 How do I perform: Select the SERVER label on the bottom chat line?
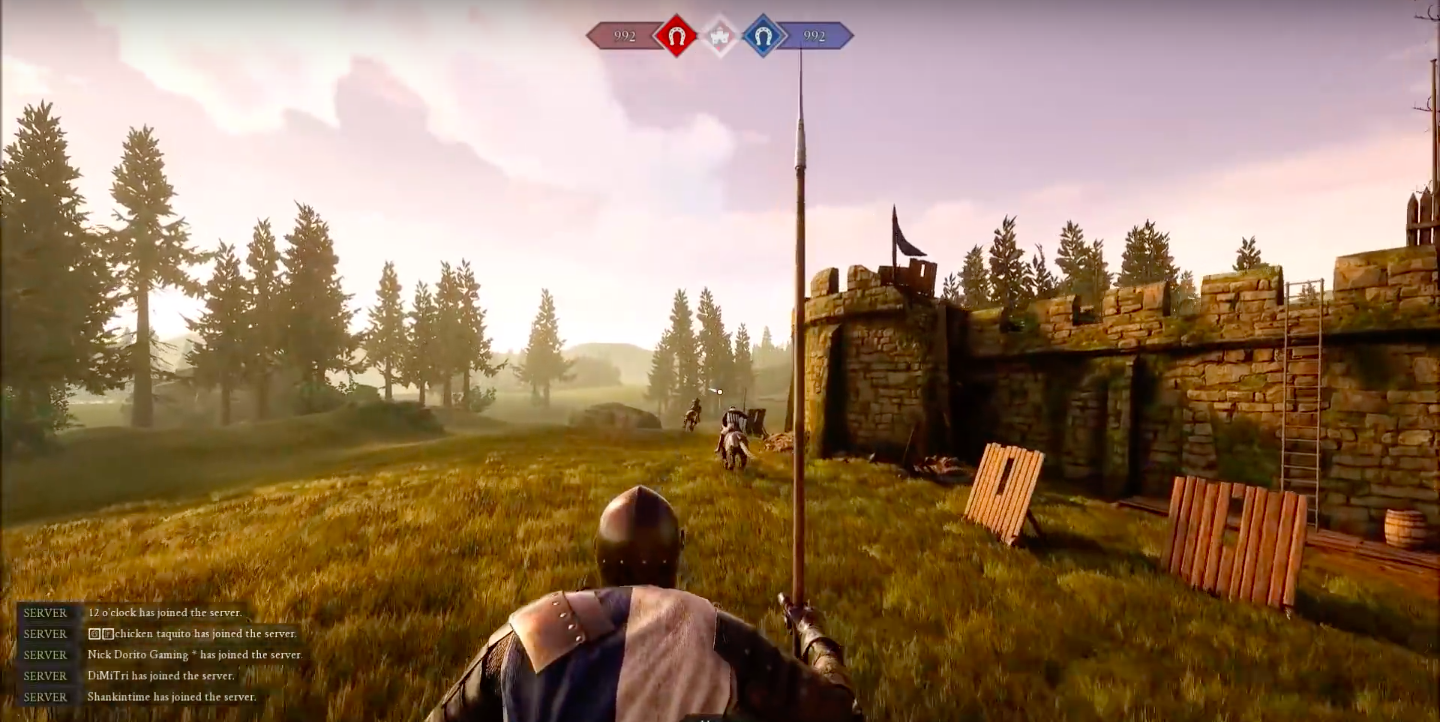pyautogui.click(x=44, y=696)
